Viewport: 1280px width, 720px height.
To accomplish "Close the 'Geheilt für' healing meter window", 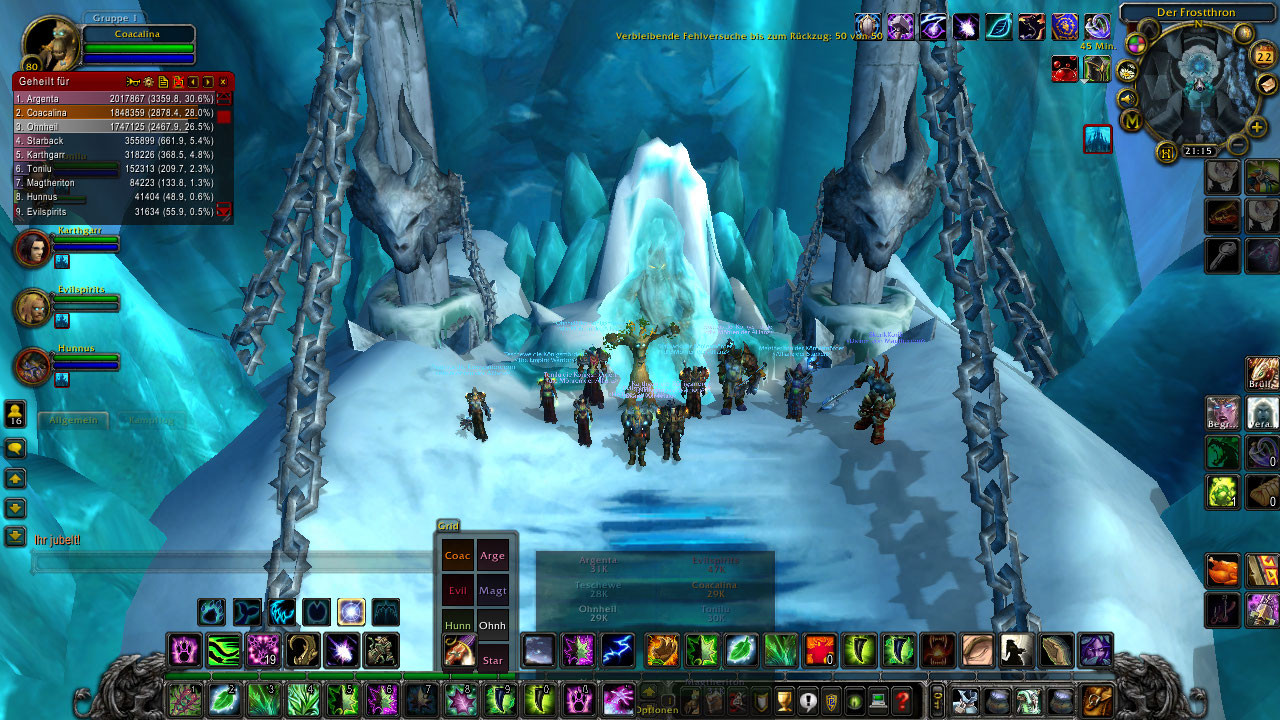I will 223,81.
